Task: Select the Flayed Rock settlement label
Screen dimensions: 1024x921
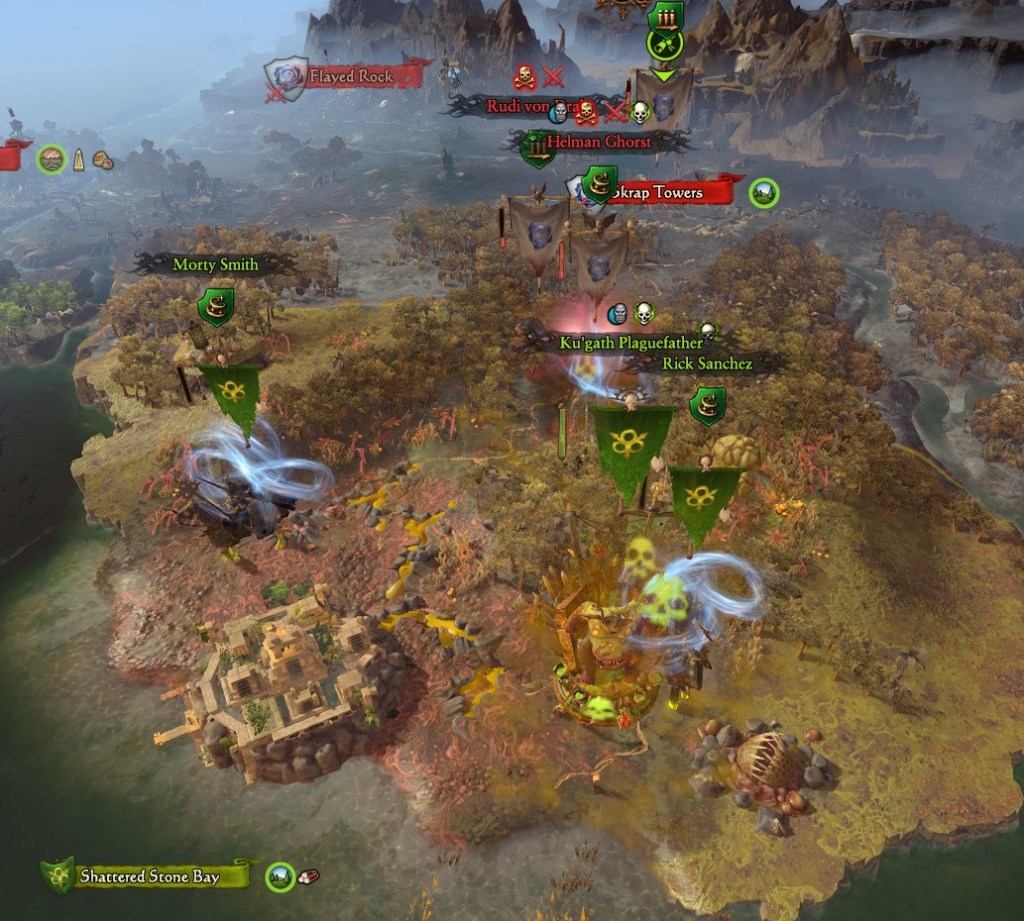Action: (351, 76)
